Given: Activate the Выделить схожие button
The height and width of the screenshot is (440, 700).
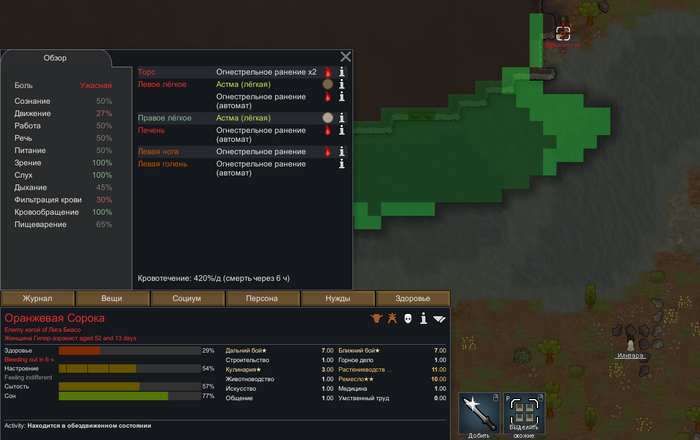Looking at the screenshot, I should (x=524, y=413).
